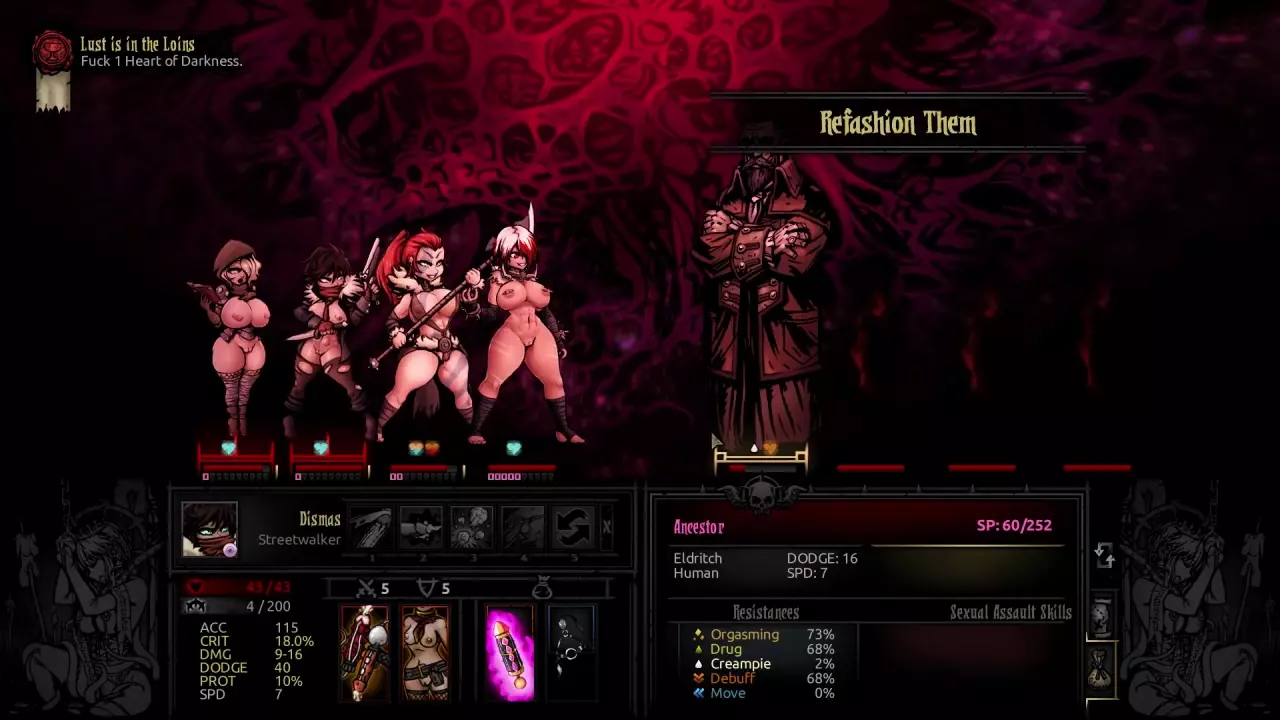This screenshot has height=720, width=1280.
Task: Target the Ancestor enemy selection marker
Action: (x=761, y=459)
